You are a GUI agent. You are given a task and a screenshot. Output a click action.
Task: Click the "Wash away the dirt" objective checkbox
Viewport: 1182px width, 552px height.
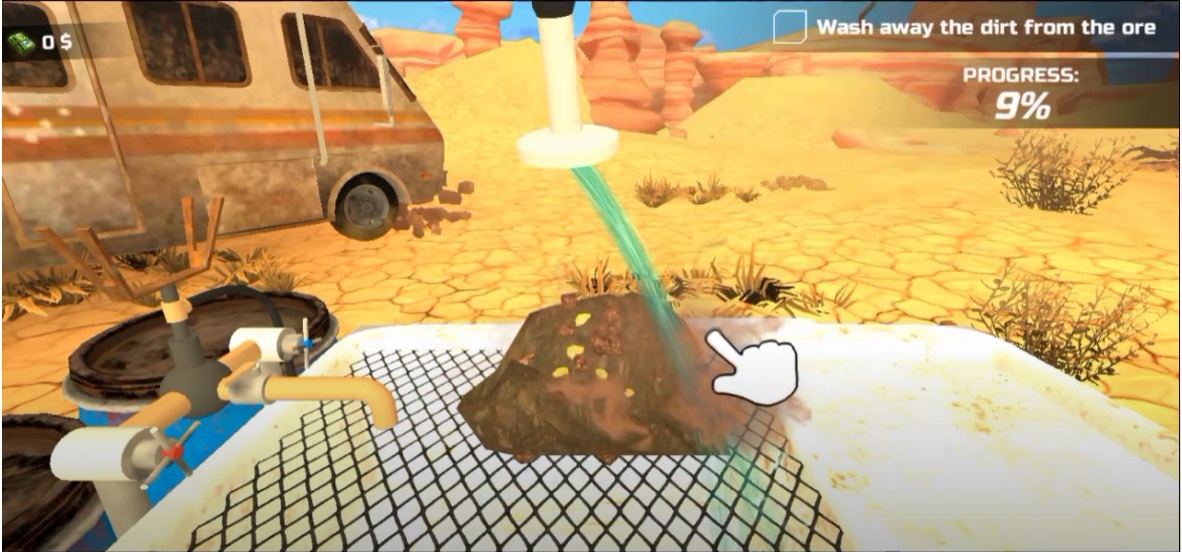(x=789, y=27)
